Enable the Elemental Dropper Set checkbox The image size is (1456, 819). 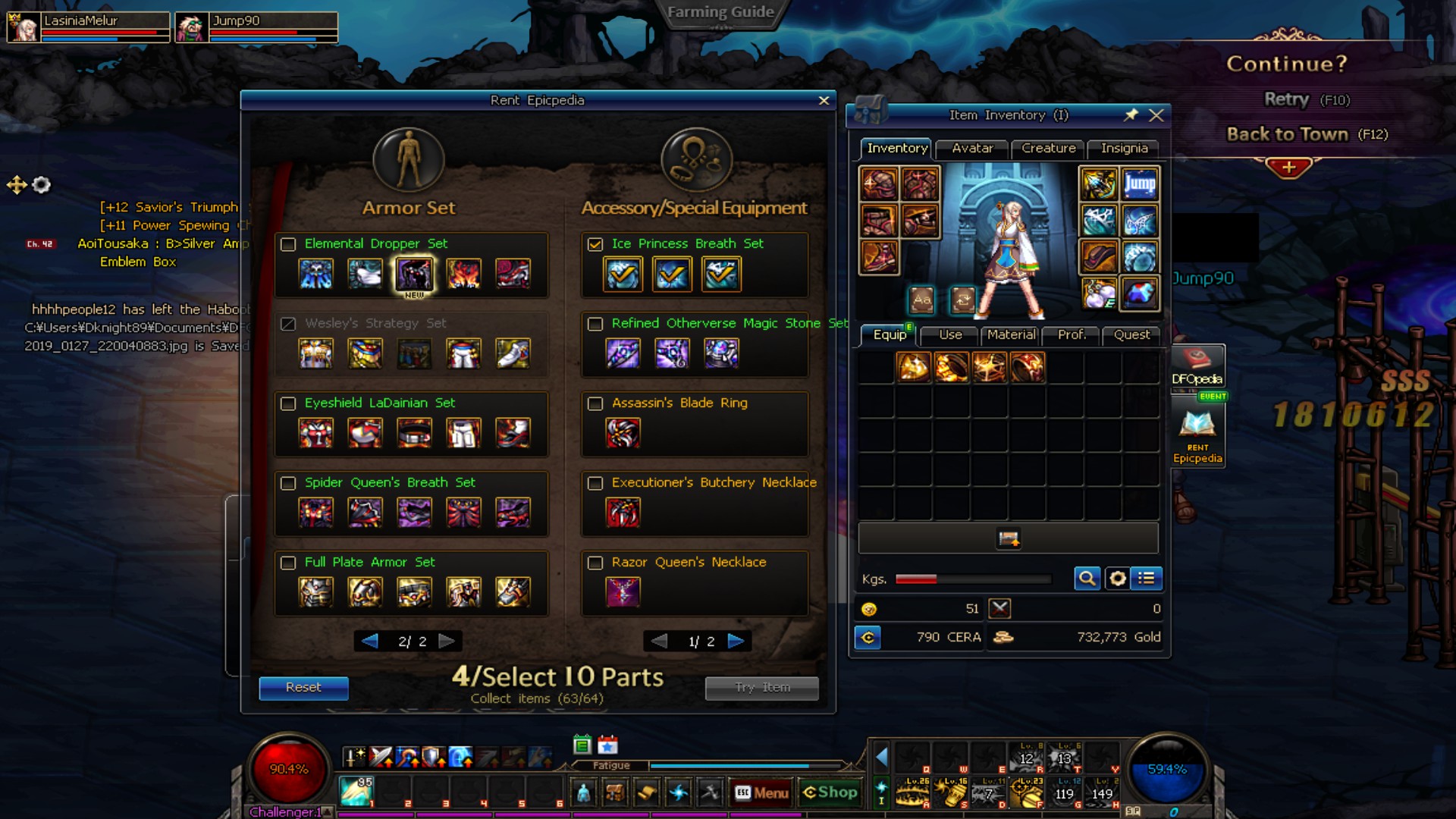[287, 244]
